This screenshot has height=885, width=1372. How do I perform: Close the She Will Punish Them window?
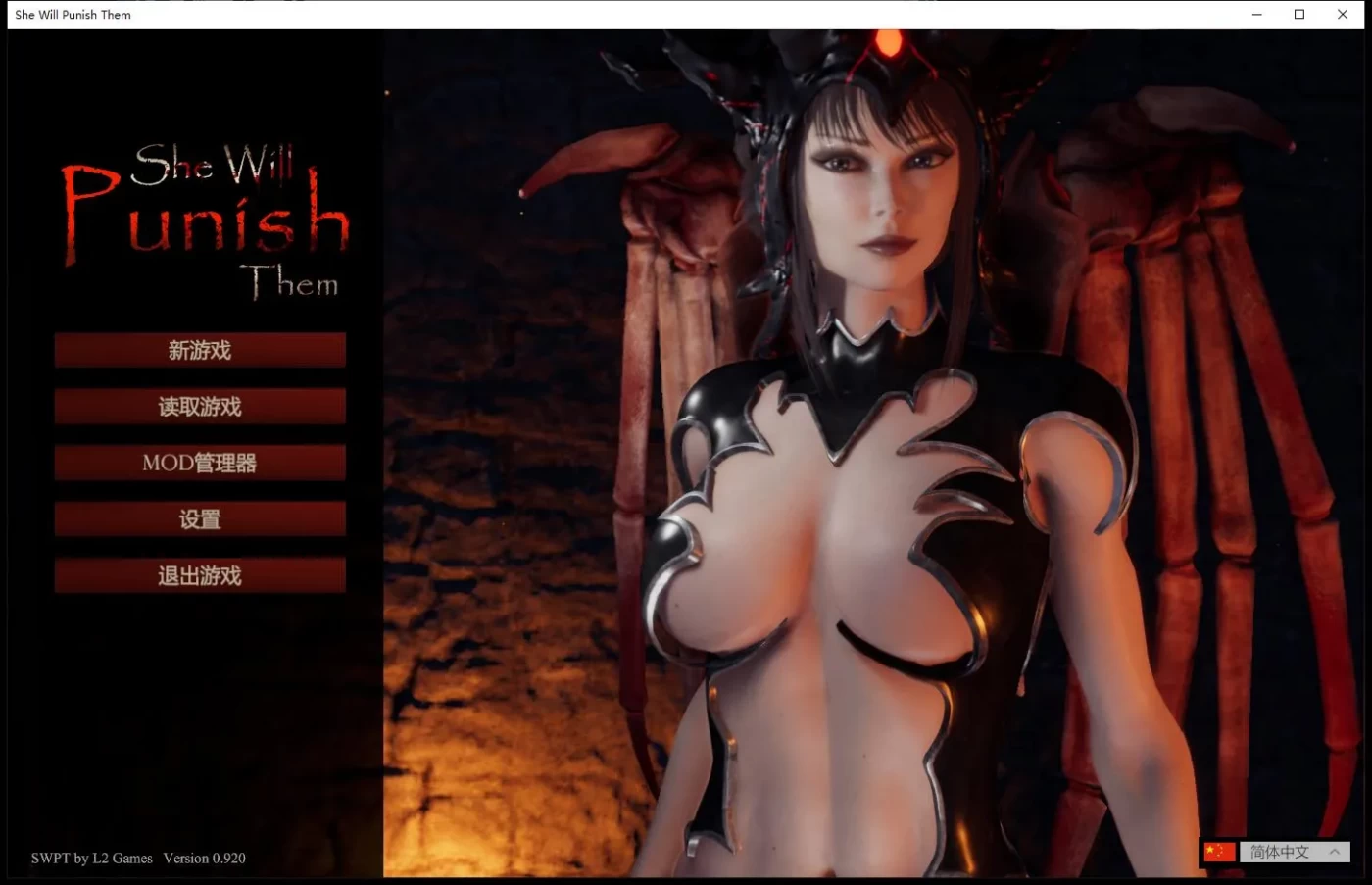[x=1342, y=14]
